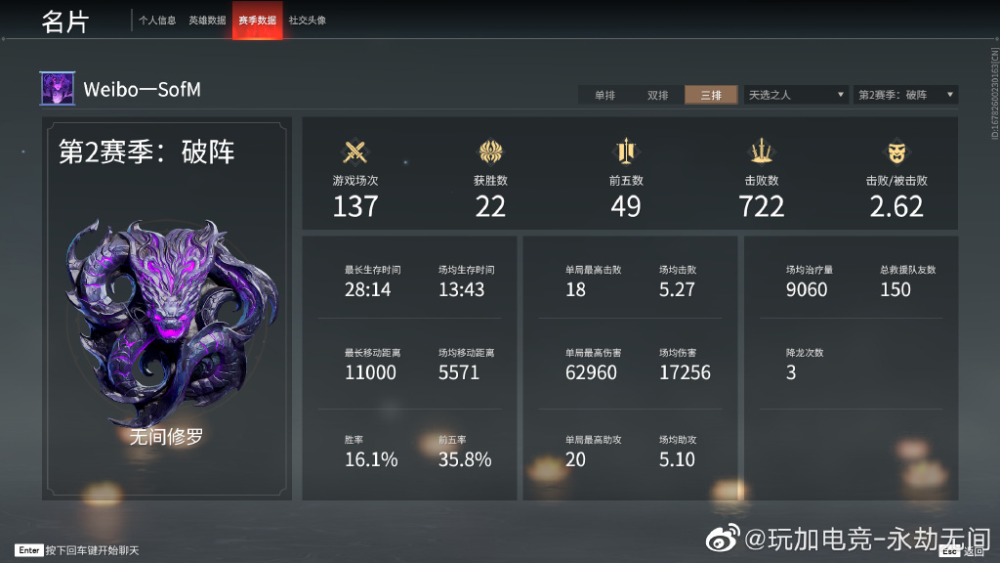The width and height of the screenshot is (1000, 563).
Task: Select the 三排 trio queue filter
Action: click(711, 95)
